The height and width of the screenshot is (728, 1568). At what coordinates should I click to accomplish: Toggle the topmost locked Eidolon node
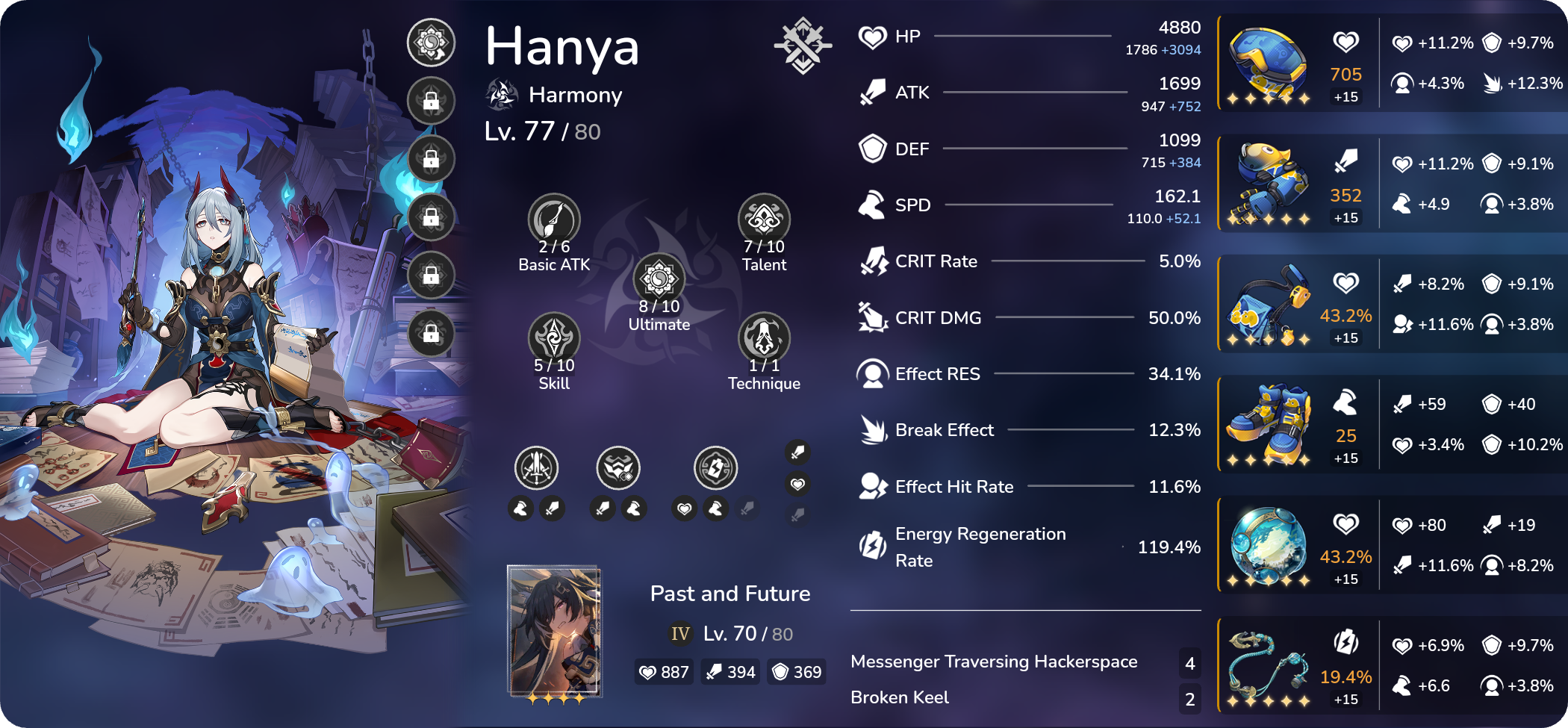(431, 101)
